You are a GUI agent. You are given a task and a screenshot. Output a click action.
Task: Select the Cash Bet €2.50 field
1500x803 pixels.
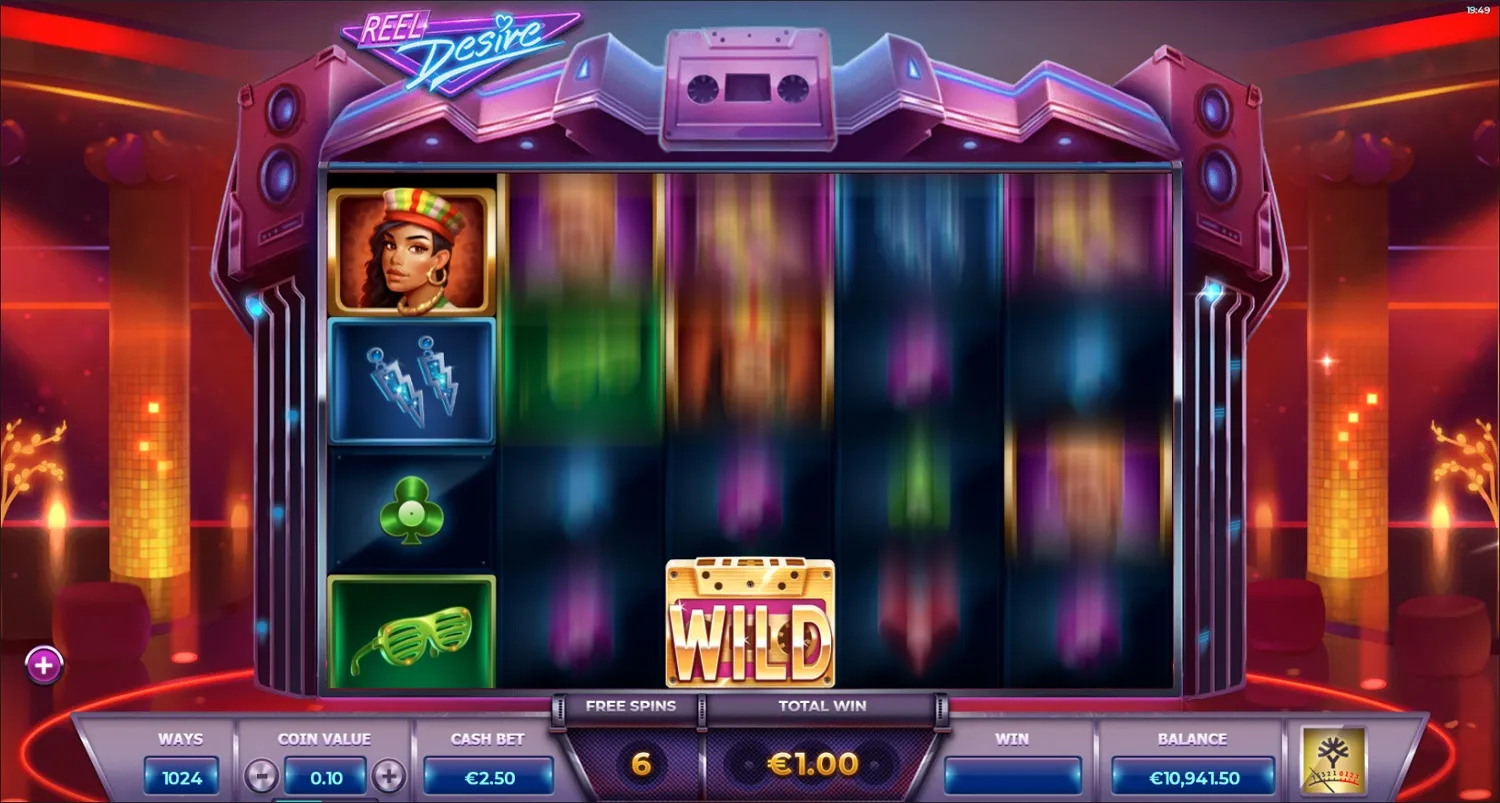(489, 775)
